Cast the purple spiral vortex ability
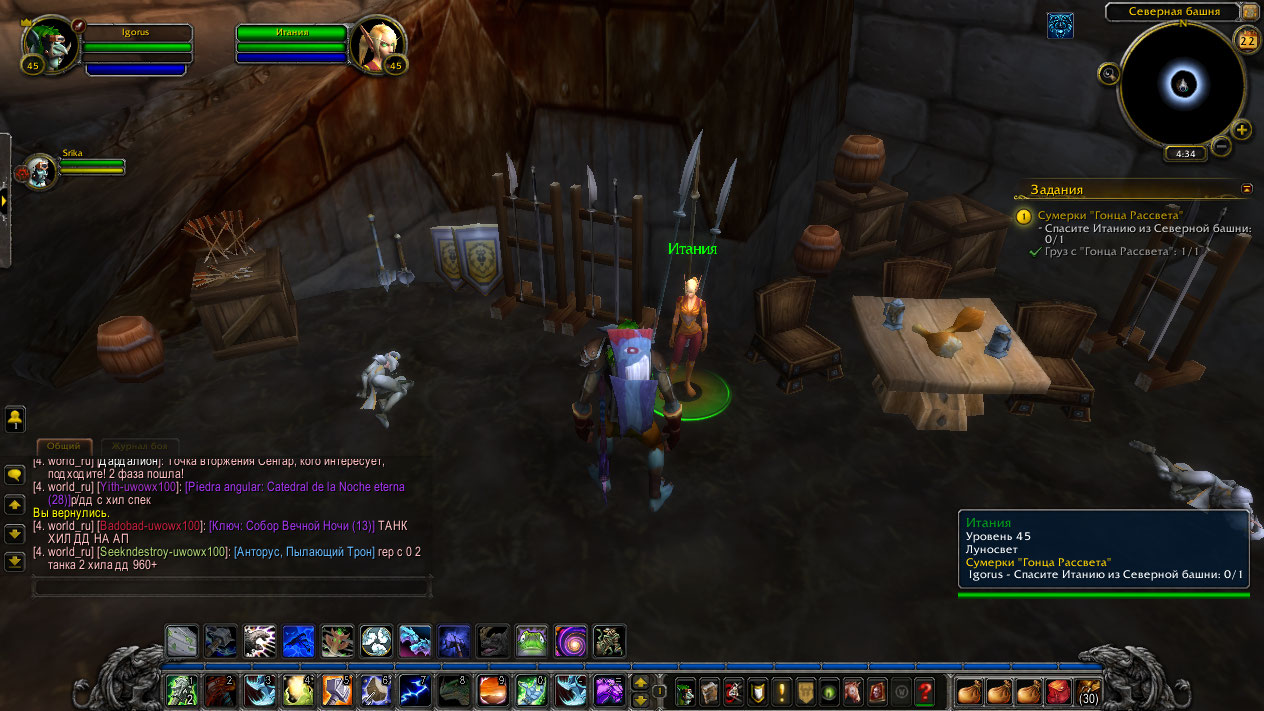1264x711 pixels. 570,641
